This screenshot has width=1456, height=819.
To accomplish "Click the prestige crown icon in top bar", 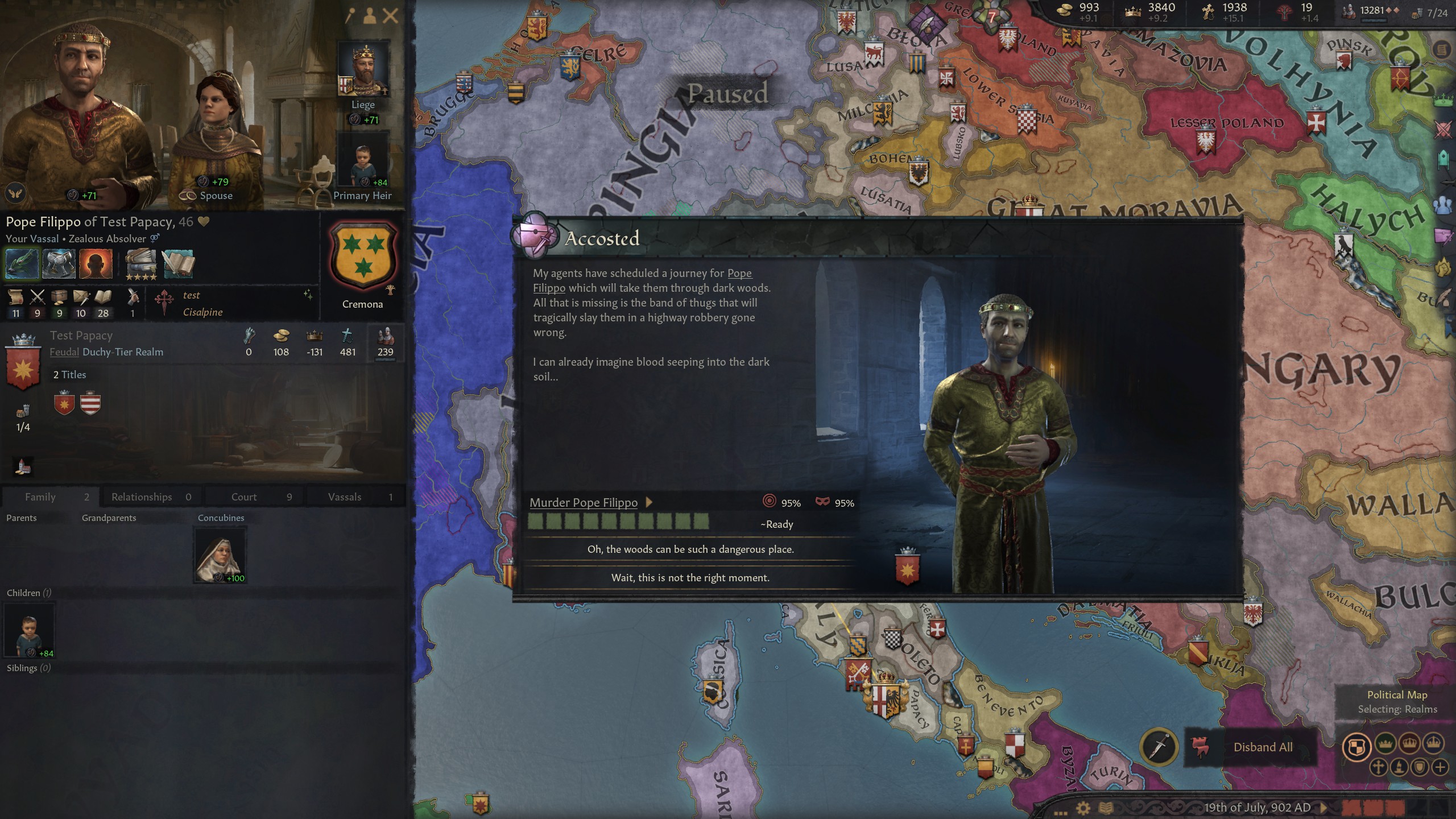I will click(x=1132, y=13).
